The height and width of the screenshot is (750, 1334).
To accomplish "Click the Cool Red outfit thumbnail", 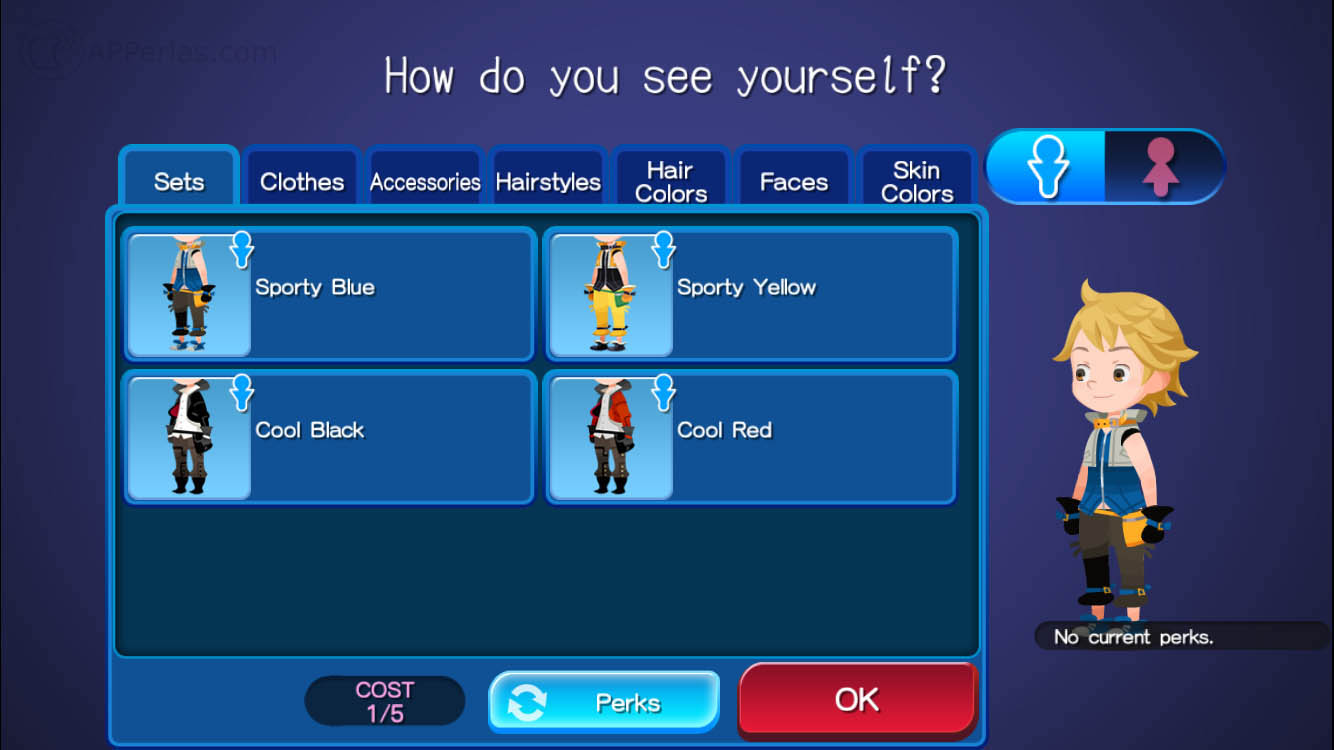I will 612,437.
